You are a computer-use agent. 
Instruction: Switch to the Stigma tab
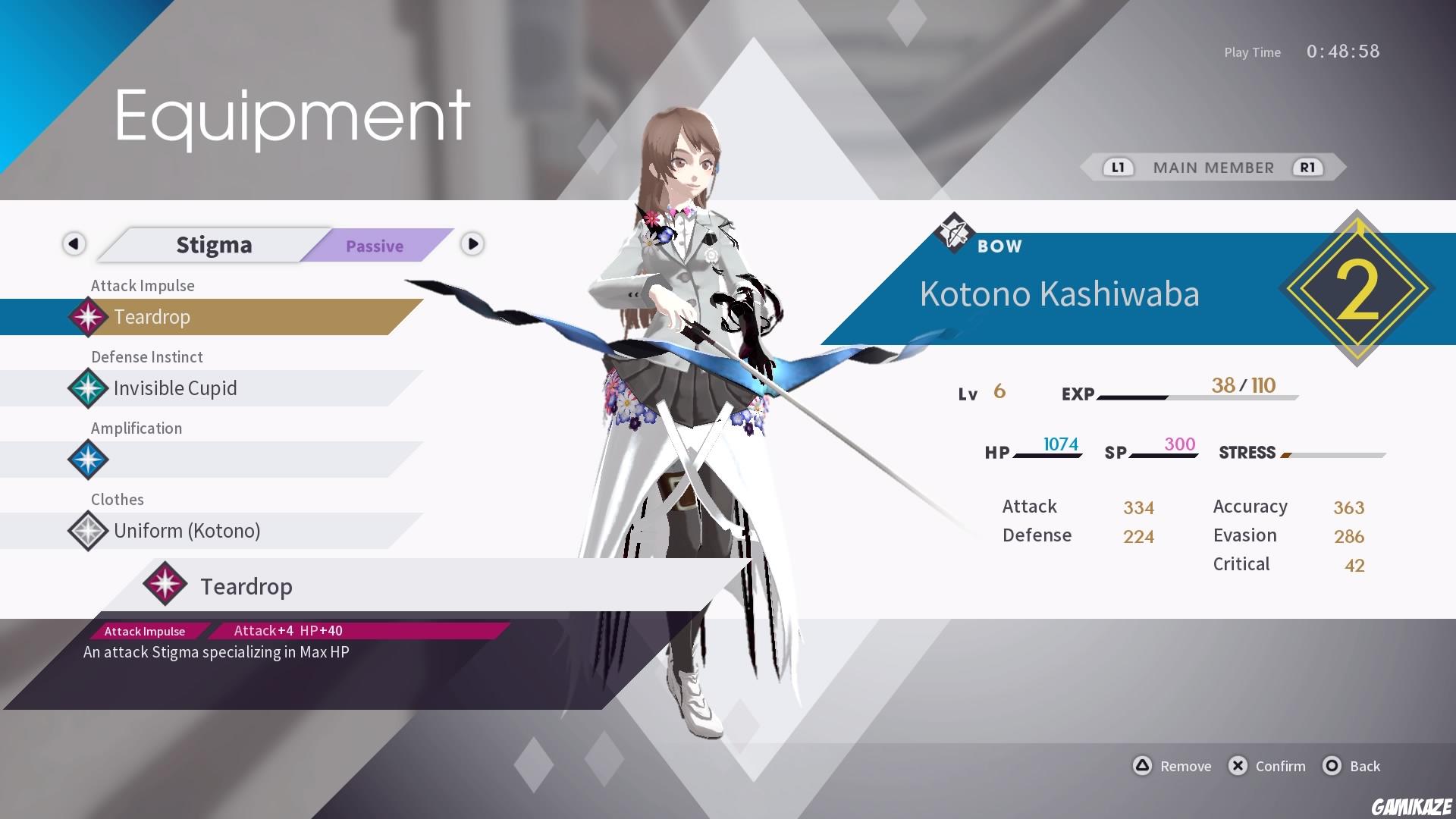point(214,244)
